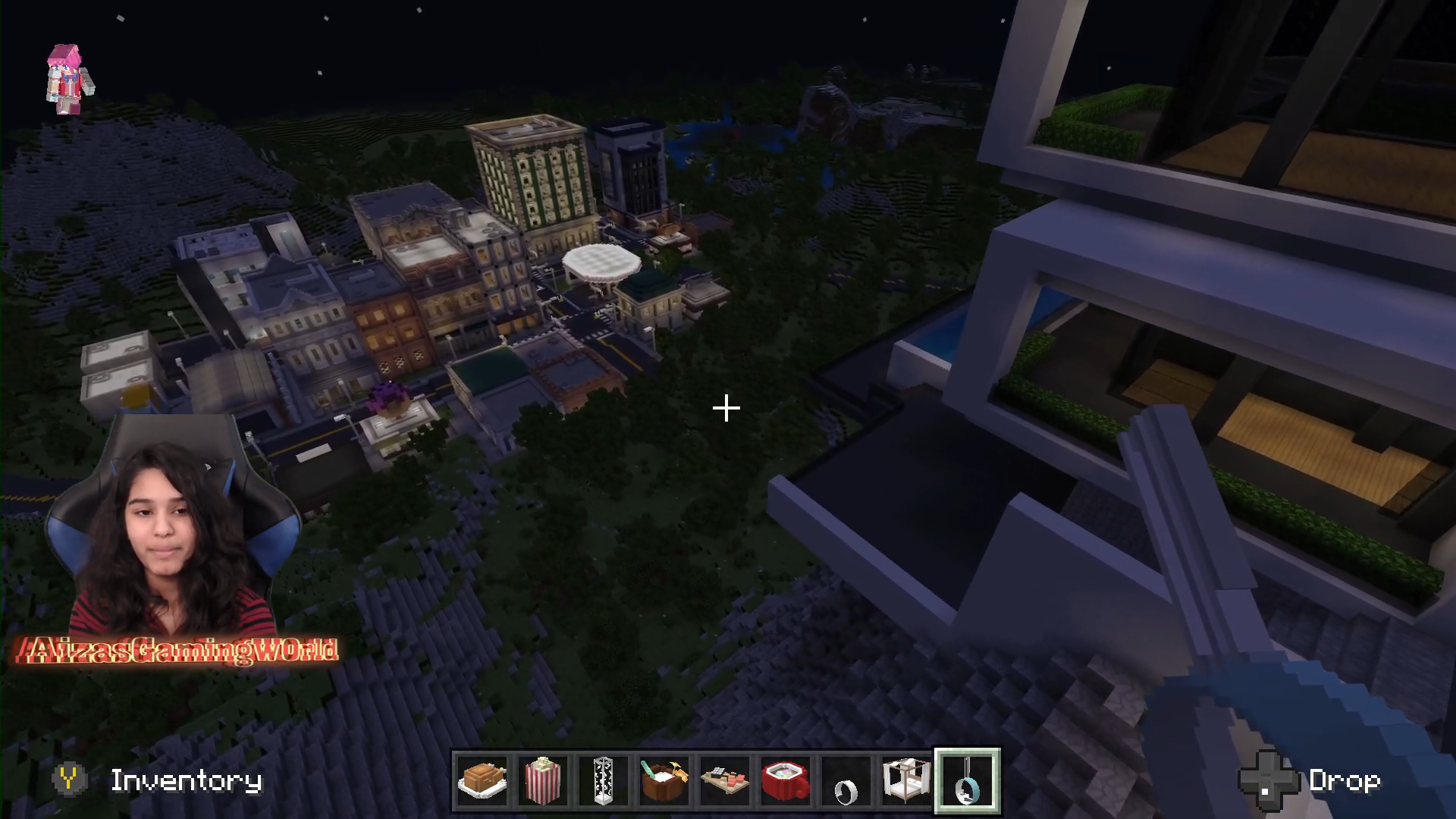
Task: Pick the canopy bed in the hotbar
Action: coord(906,781)
